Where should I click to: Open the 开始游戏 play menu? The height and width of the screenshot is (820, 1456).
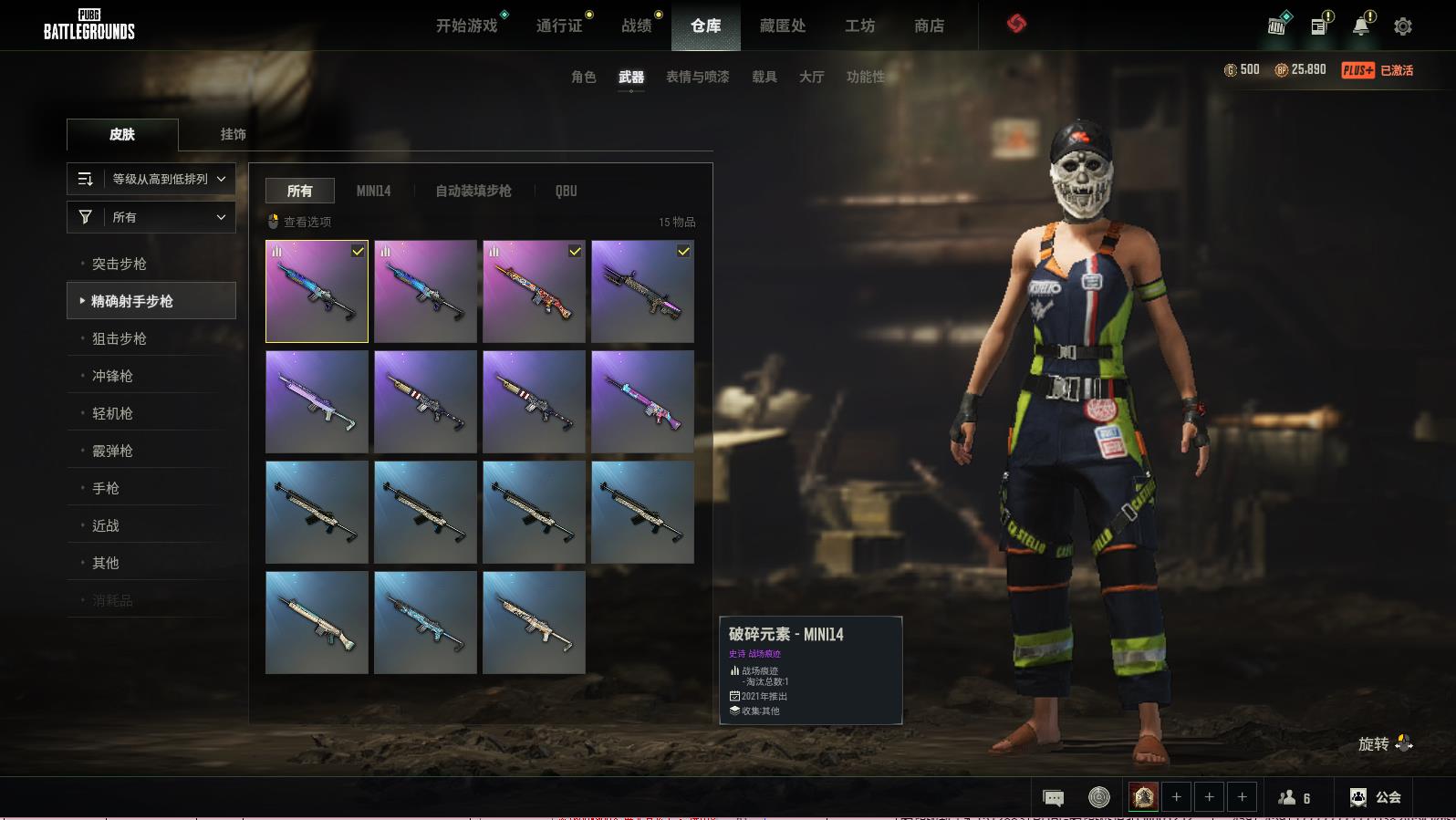pos(466,26)
